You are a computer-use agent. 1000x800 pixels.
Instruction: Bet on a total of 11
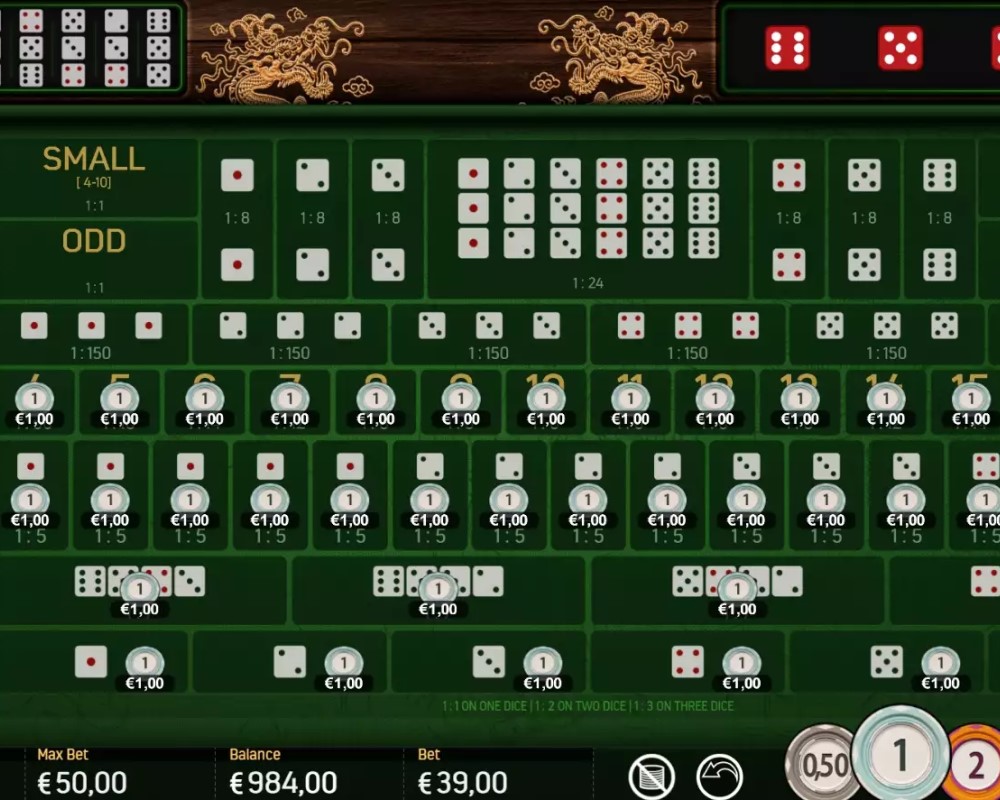(630, 402)
